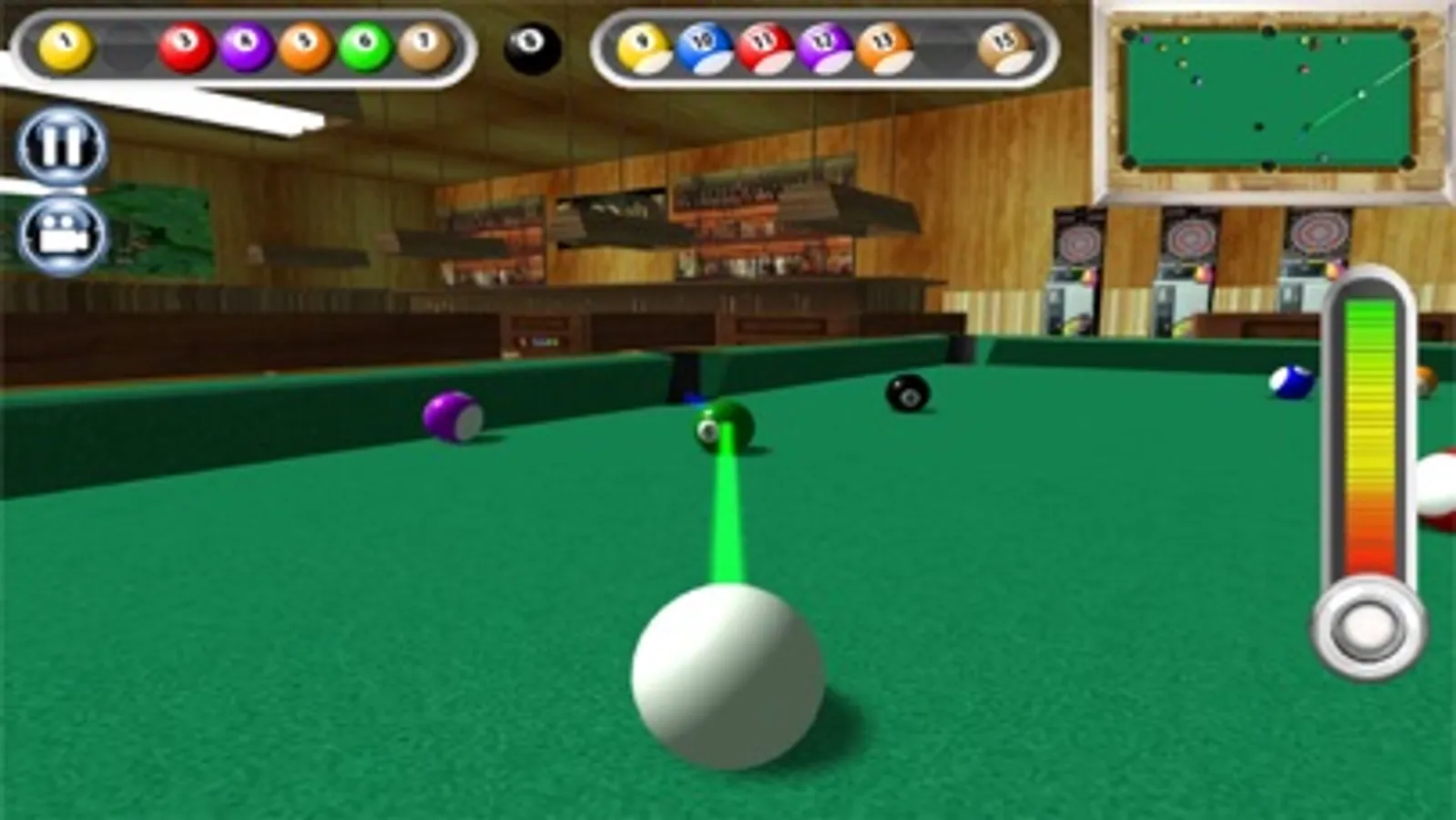
Task: Click the overhead table minimap
Action: [1266, 100]
